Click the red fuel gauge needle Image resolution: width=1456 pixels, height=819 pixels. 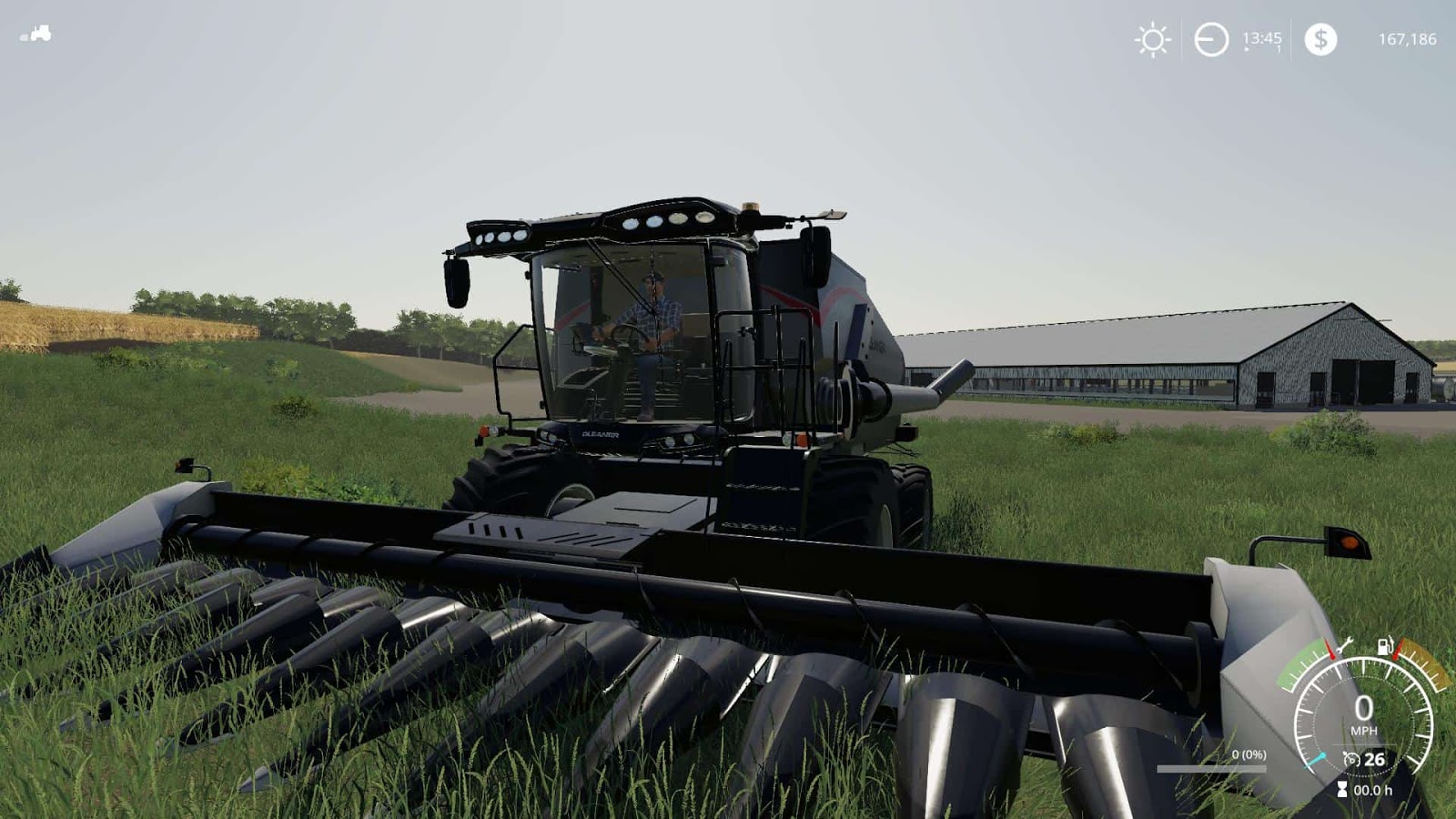click(x=1396, y=650)
